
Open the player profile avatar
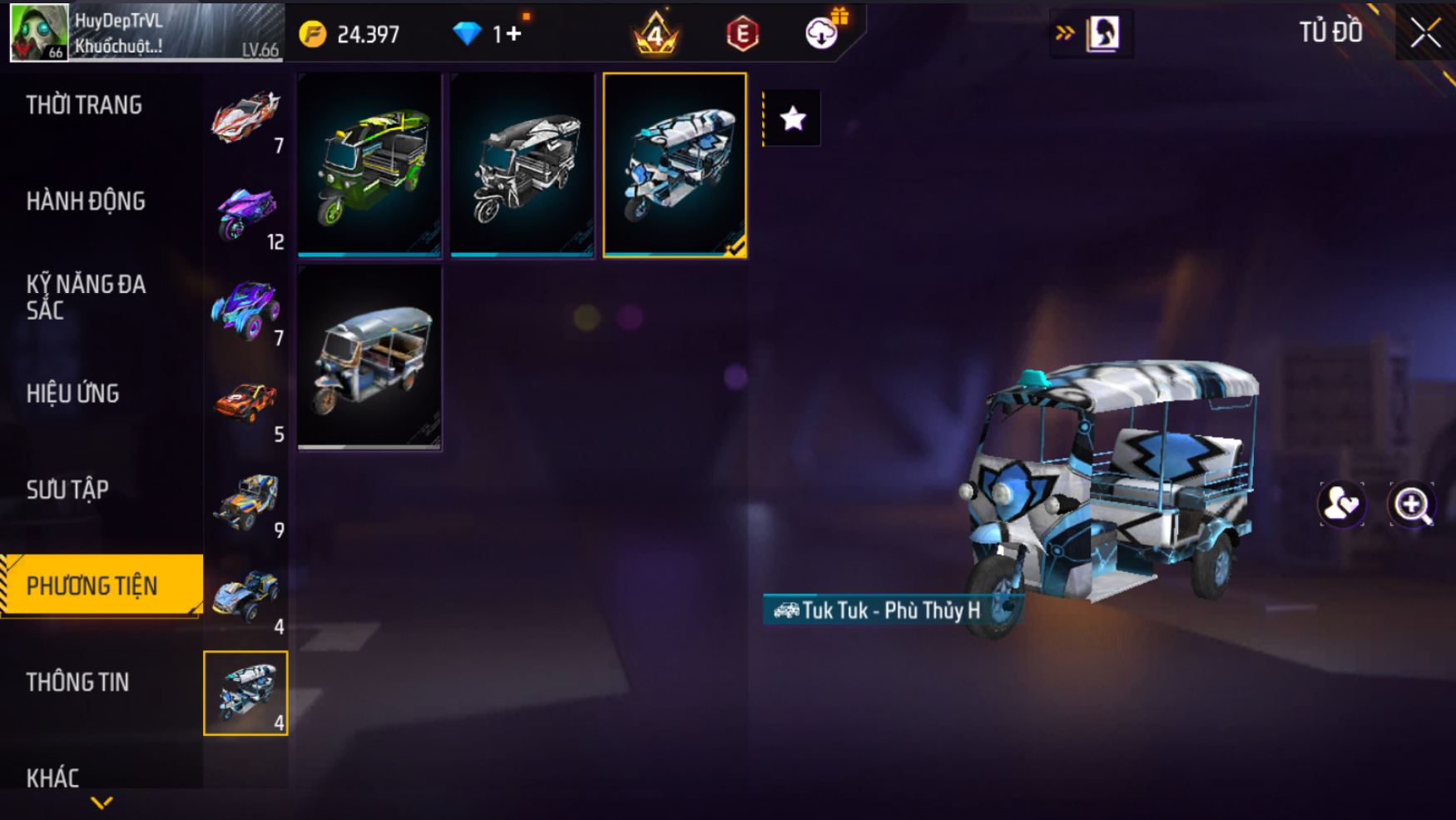pos(39,32)
